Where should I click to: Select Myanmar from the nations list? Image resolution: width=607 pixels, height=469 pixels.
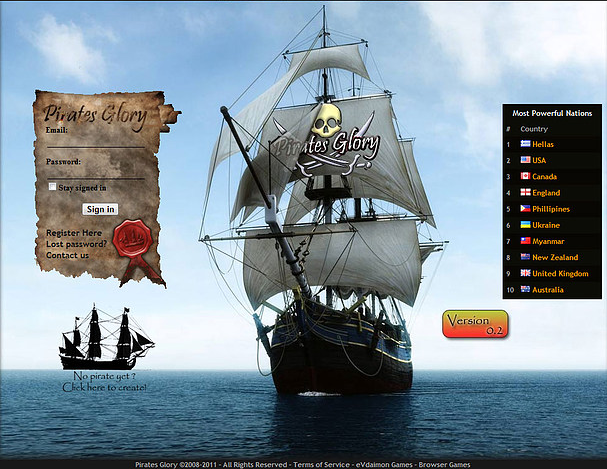pos(548,241)
